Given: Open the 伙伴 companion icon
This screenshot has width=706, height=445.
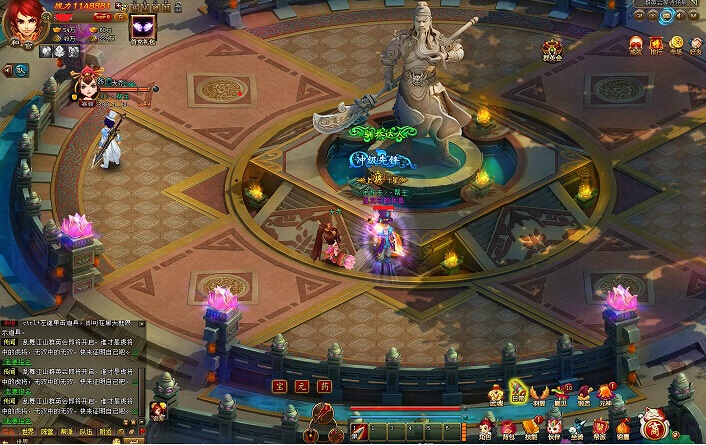Looking at the screenshot, I should click(x=553, y=427).
